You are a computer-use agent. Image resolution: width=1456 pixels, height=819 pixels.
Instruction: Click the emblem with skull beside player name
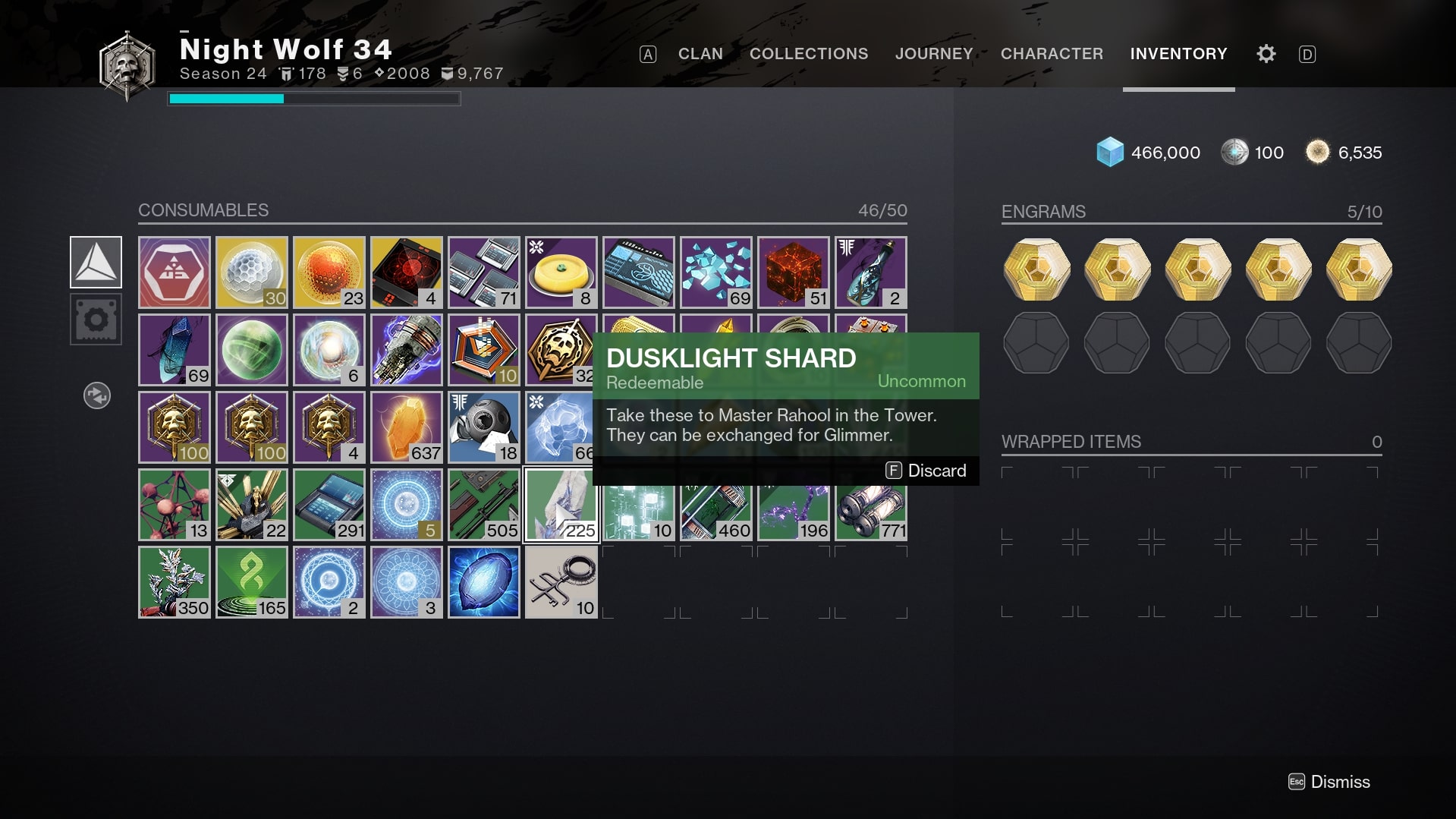[127, 65]
